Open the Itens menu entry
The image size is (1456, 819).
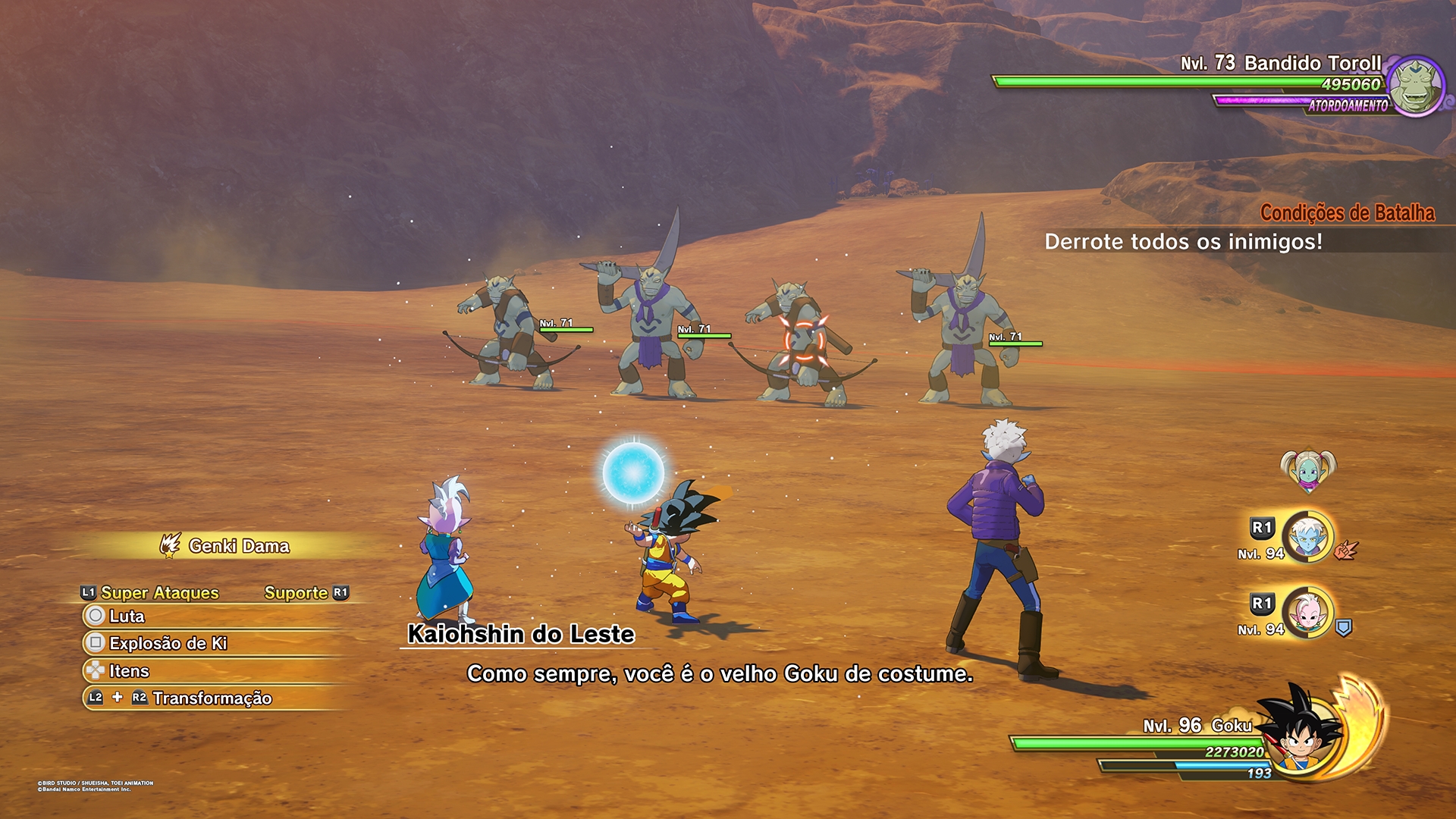[129, 671]
